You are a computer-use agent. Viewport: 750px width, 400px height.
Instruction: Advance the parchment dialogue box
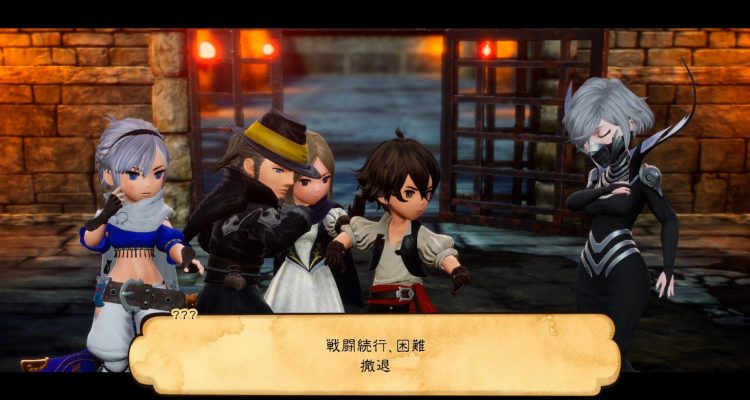pos(375,353)
